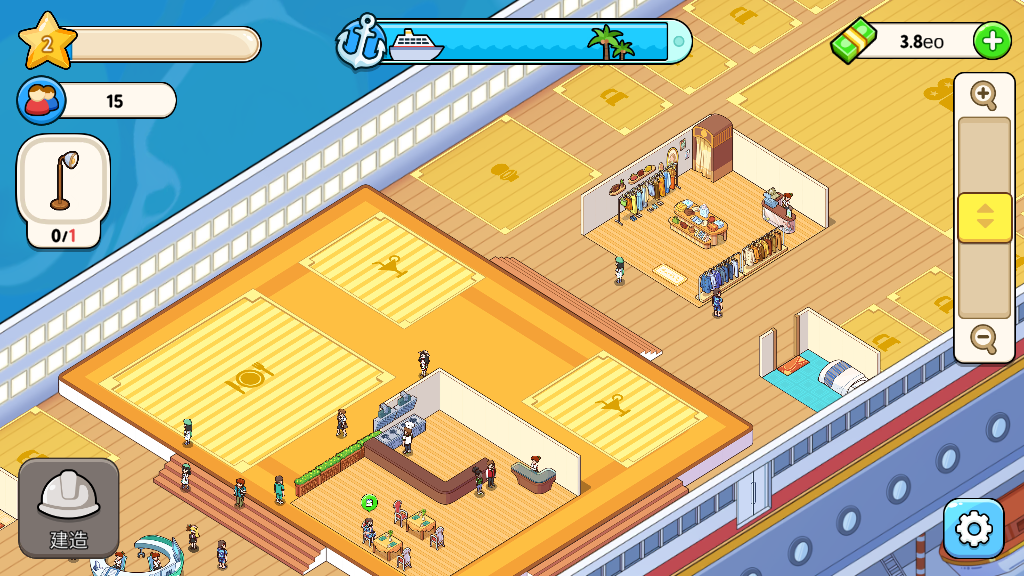Screen dimensions: 1024x576
Task: Zoom out with the magnifier minus button
Action: coord(985,339)
